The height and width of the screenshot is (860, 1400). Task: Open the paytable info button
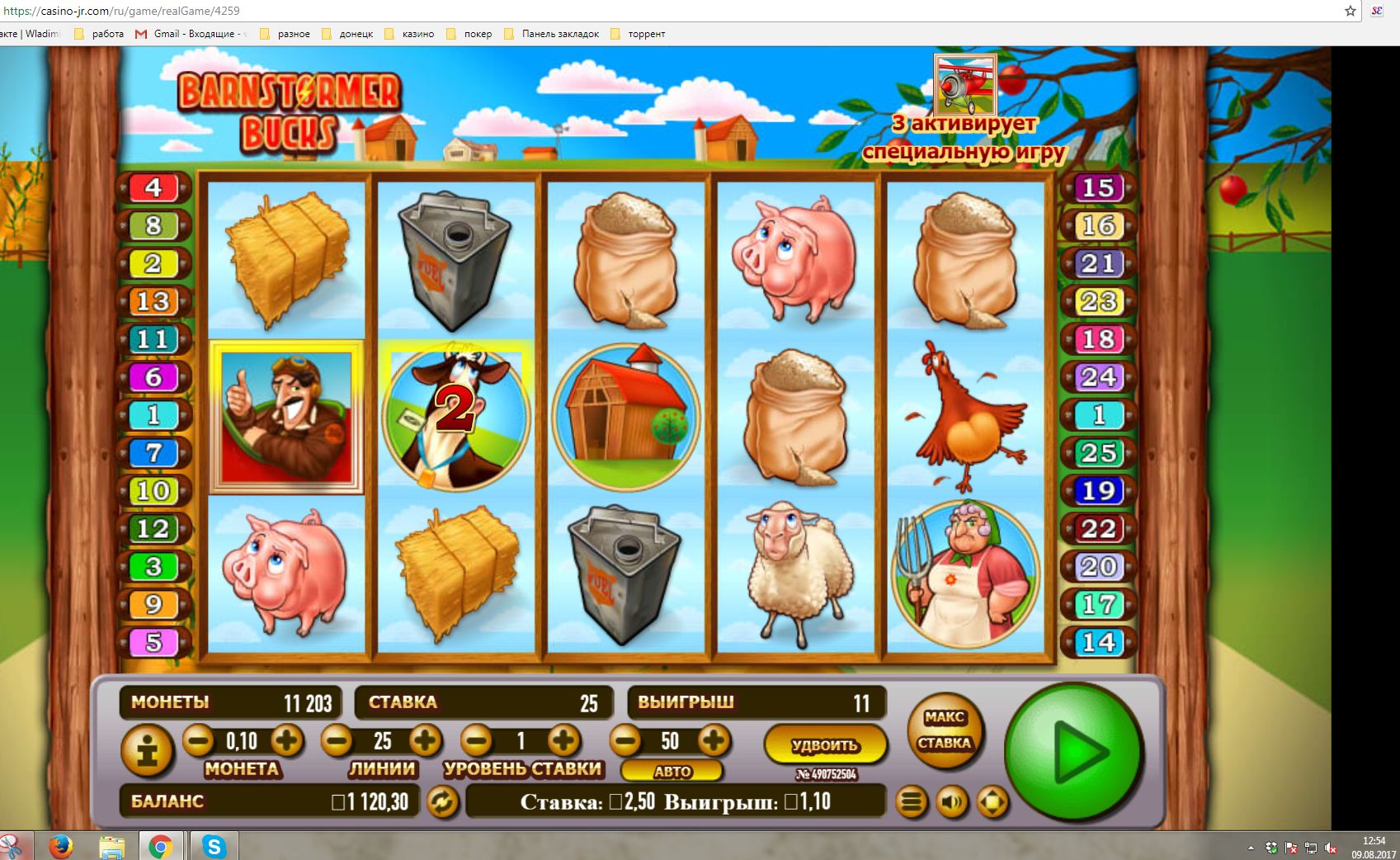pos(148,752)
